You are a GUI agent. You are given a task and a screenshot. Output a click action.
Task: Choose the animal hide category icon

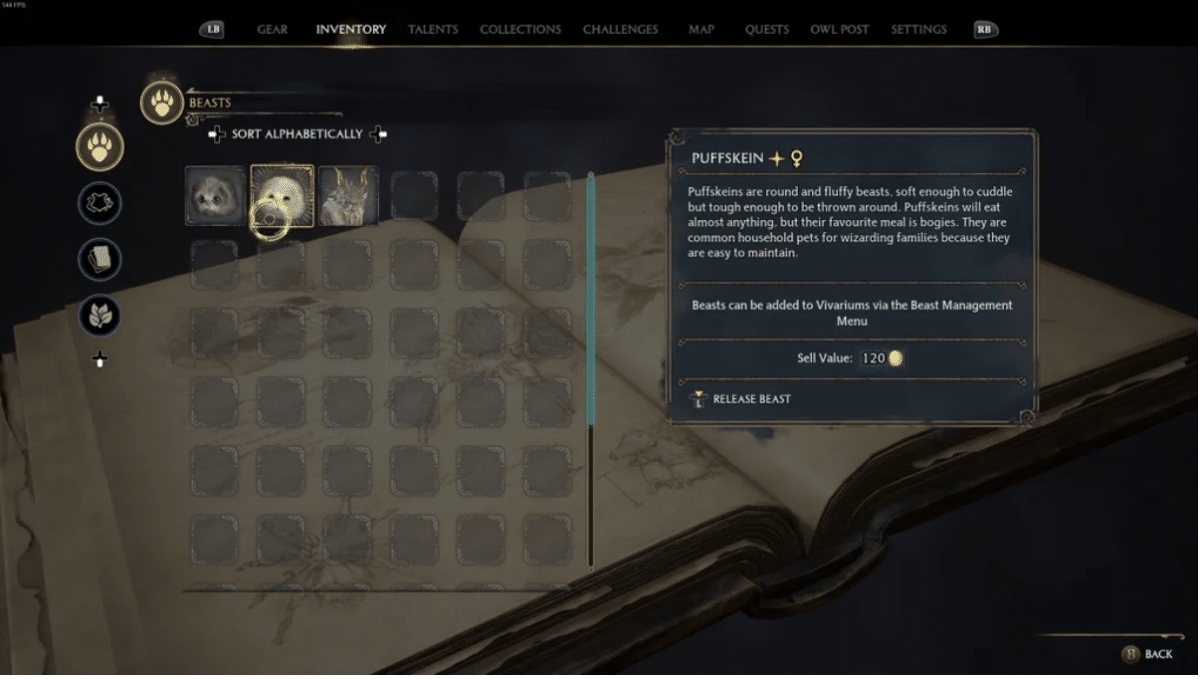coord(100,204)
